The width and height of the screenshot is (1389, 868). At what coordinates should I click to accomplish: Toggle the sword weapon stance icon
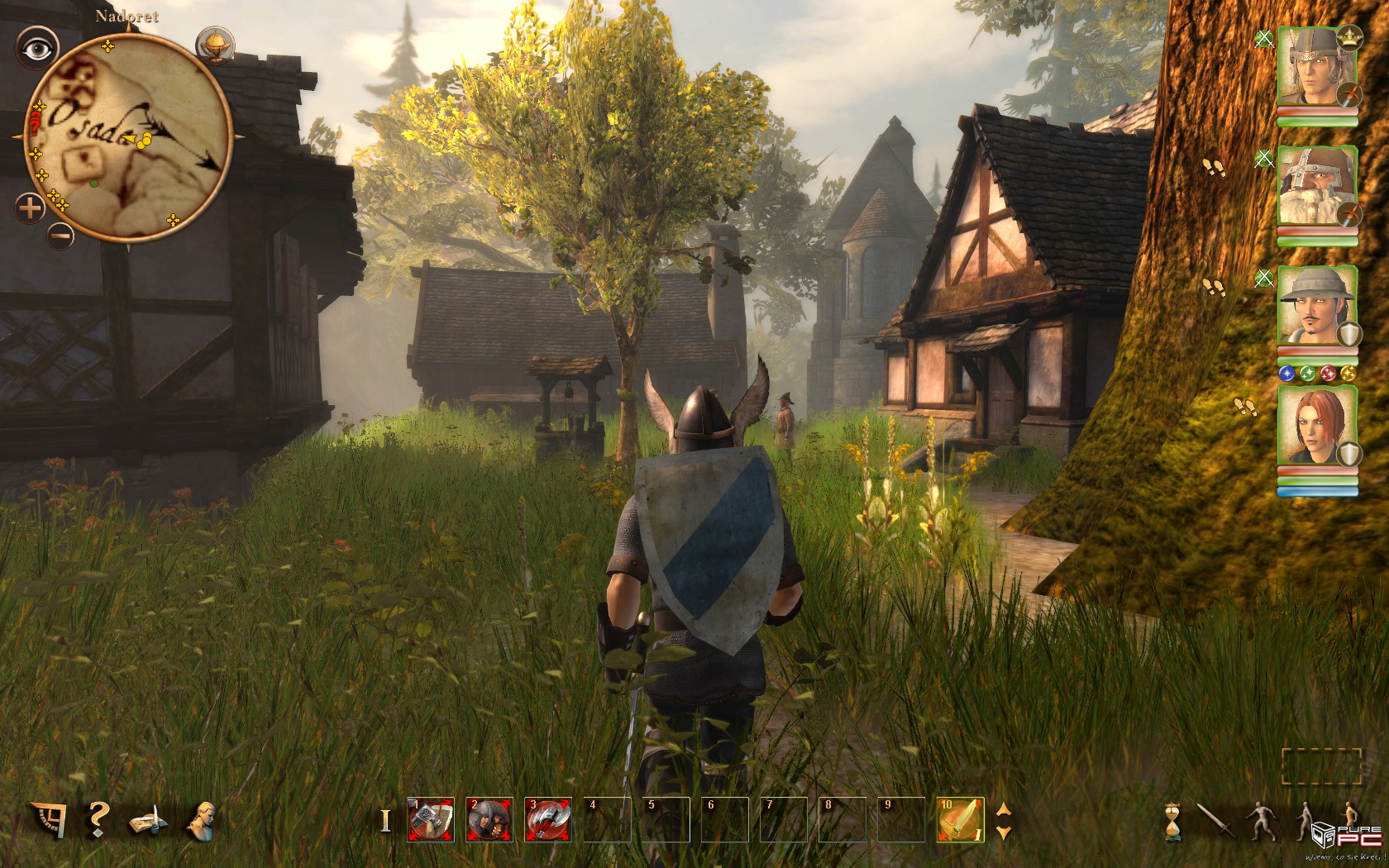click(1214, 821)
